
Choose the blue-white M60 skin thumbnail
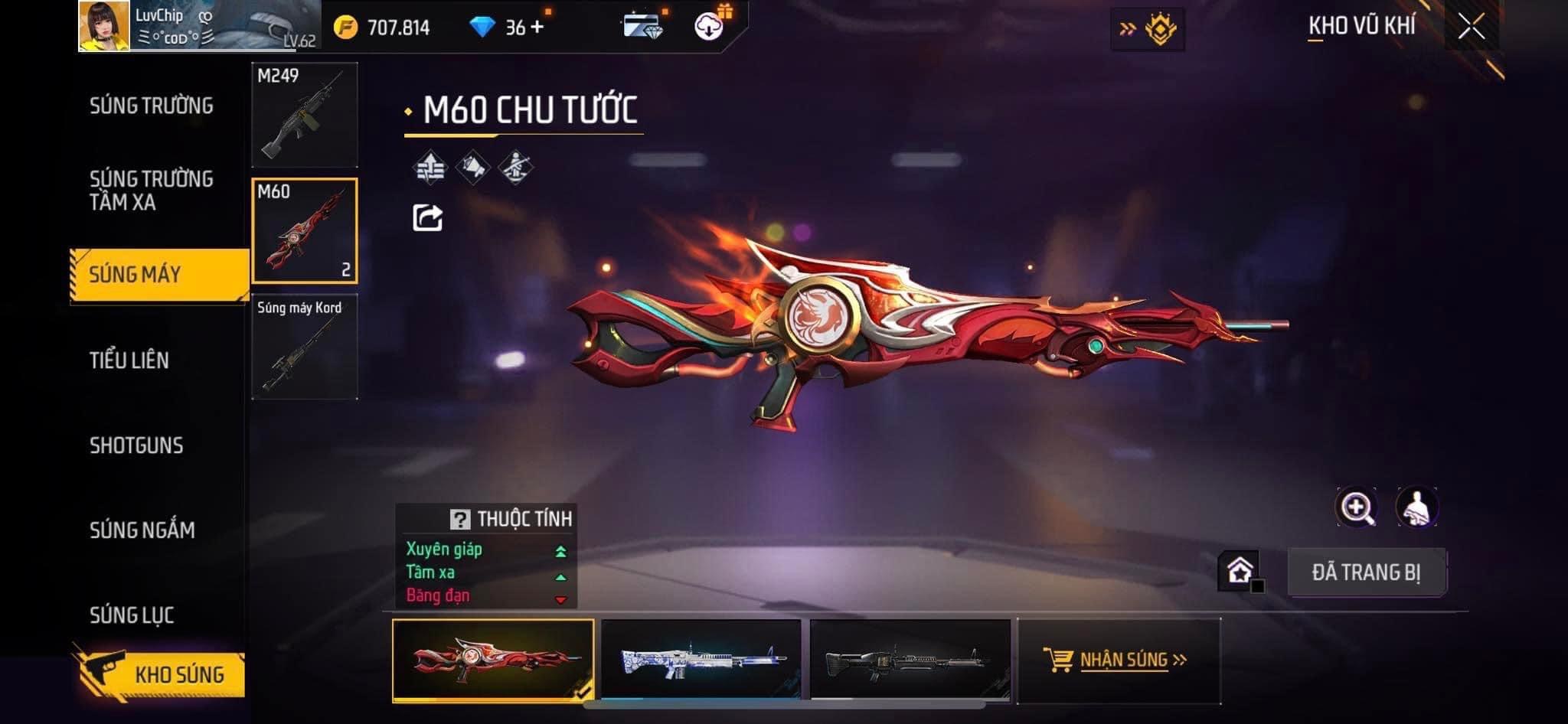point(701,660)
